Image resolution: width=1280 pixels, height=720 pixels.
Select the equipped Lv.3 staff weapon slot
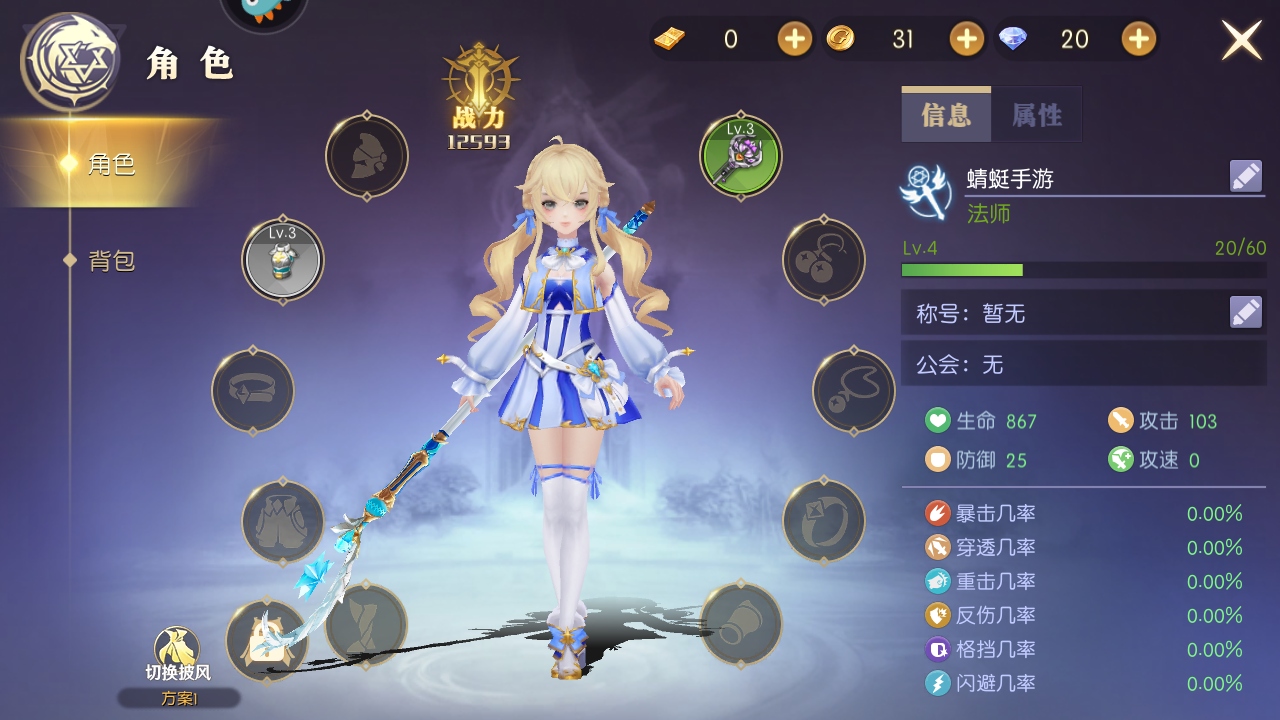[740, 156]
